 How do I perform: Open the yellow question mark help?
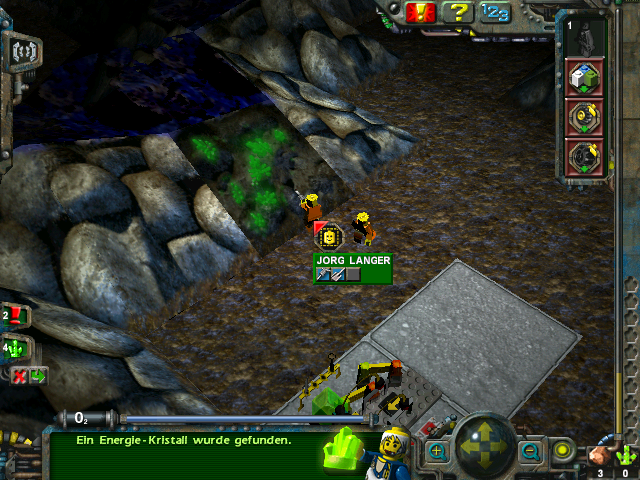pos(458,12)
